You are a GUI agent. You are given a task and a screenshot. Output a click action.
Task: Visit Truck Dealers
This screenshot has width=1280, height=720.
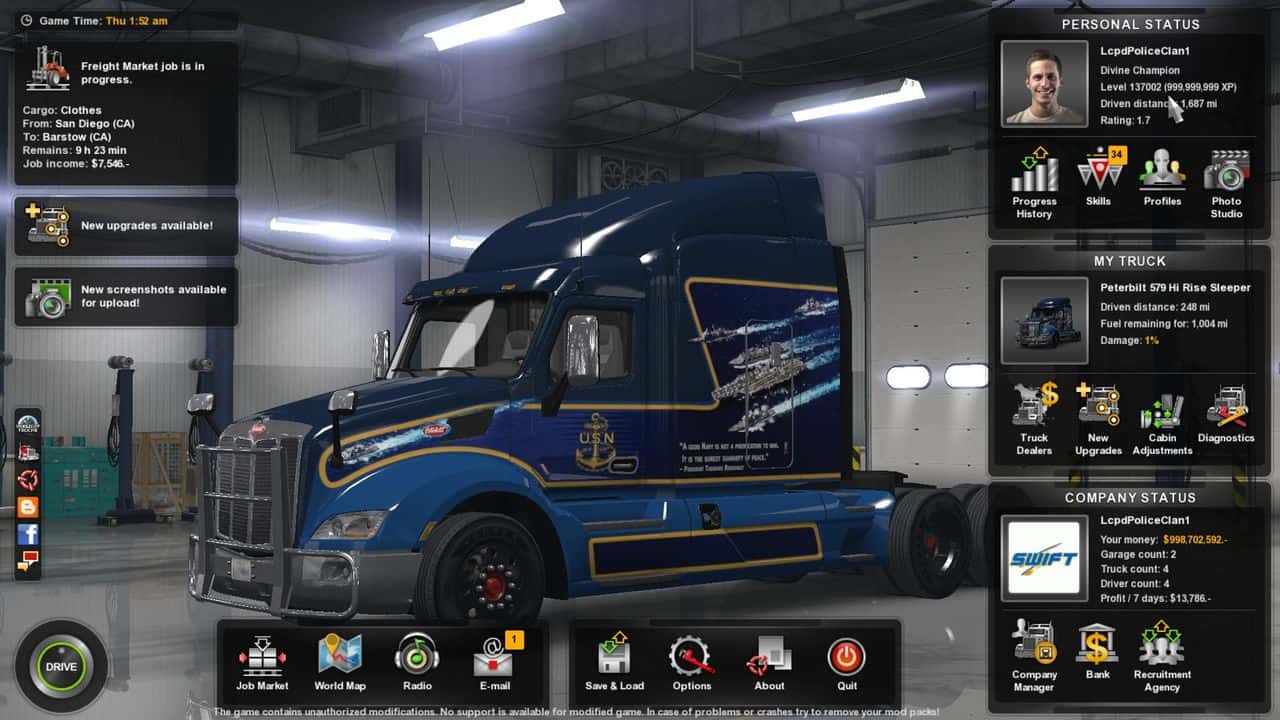coord(1034,419)
